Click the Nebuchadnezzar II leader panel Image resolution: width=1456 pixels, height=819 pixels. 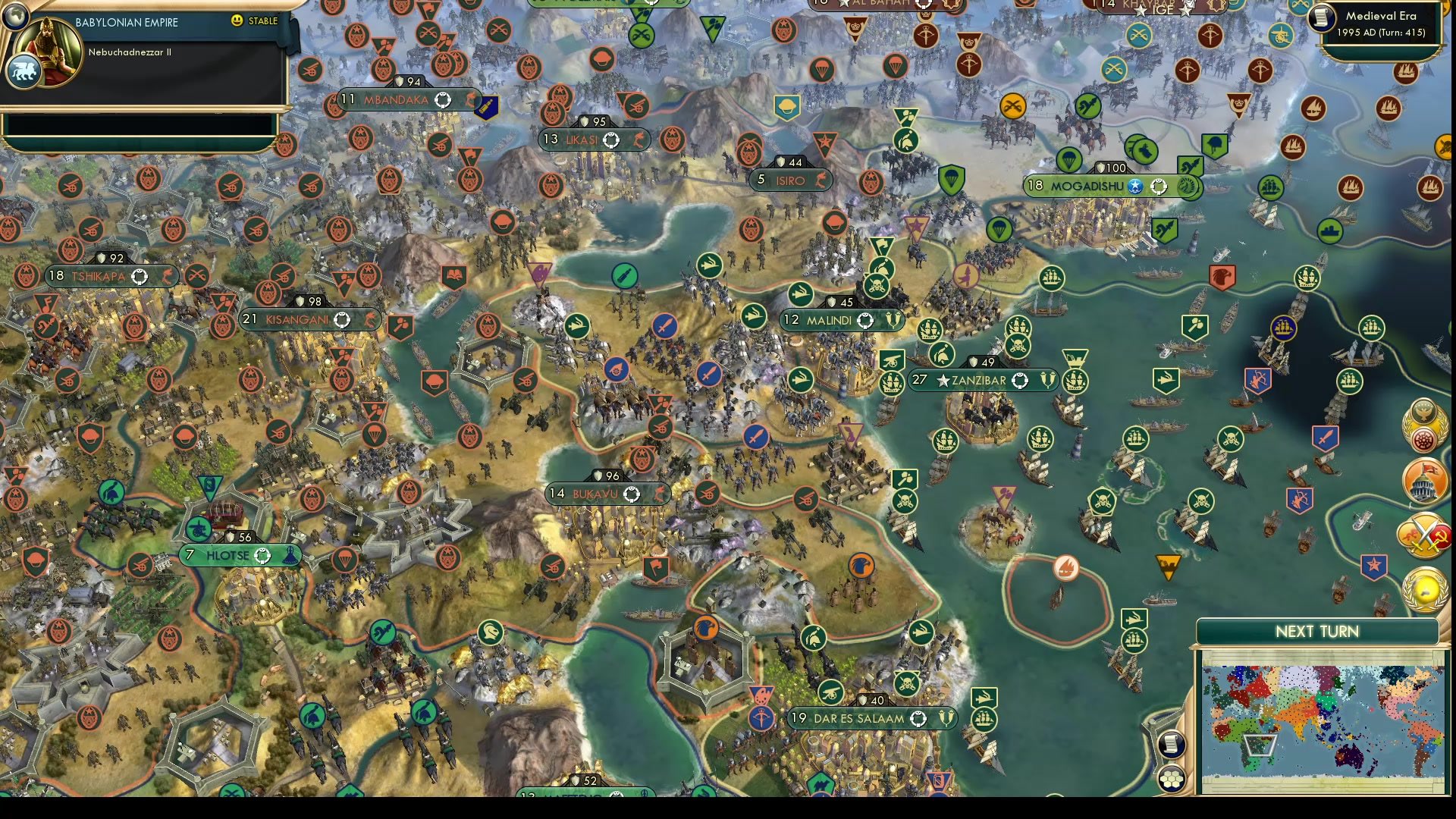click(136, 52)
